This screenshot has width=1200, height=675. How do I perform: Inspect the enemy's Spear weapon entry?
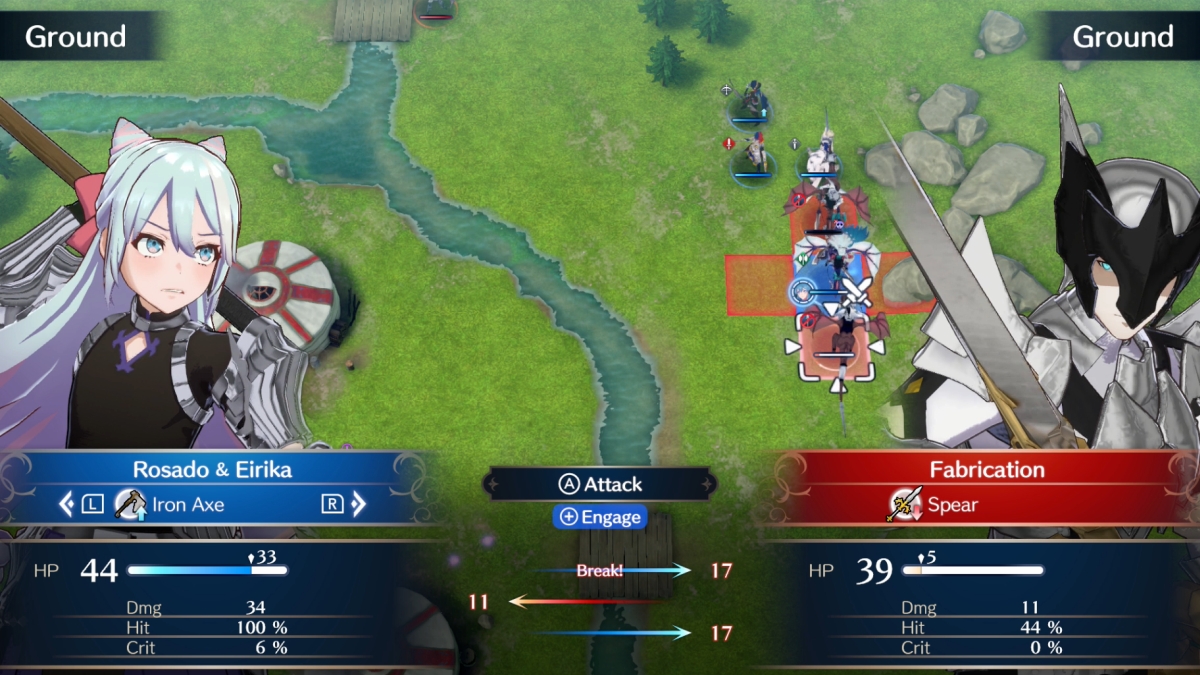(933, 504)
